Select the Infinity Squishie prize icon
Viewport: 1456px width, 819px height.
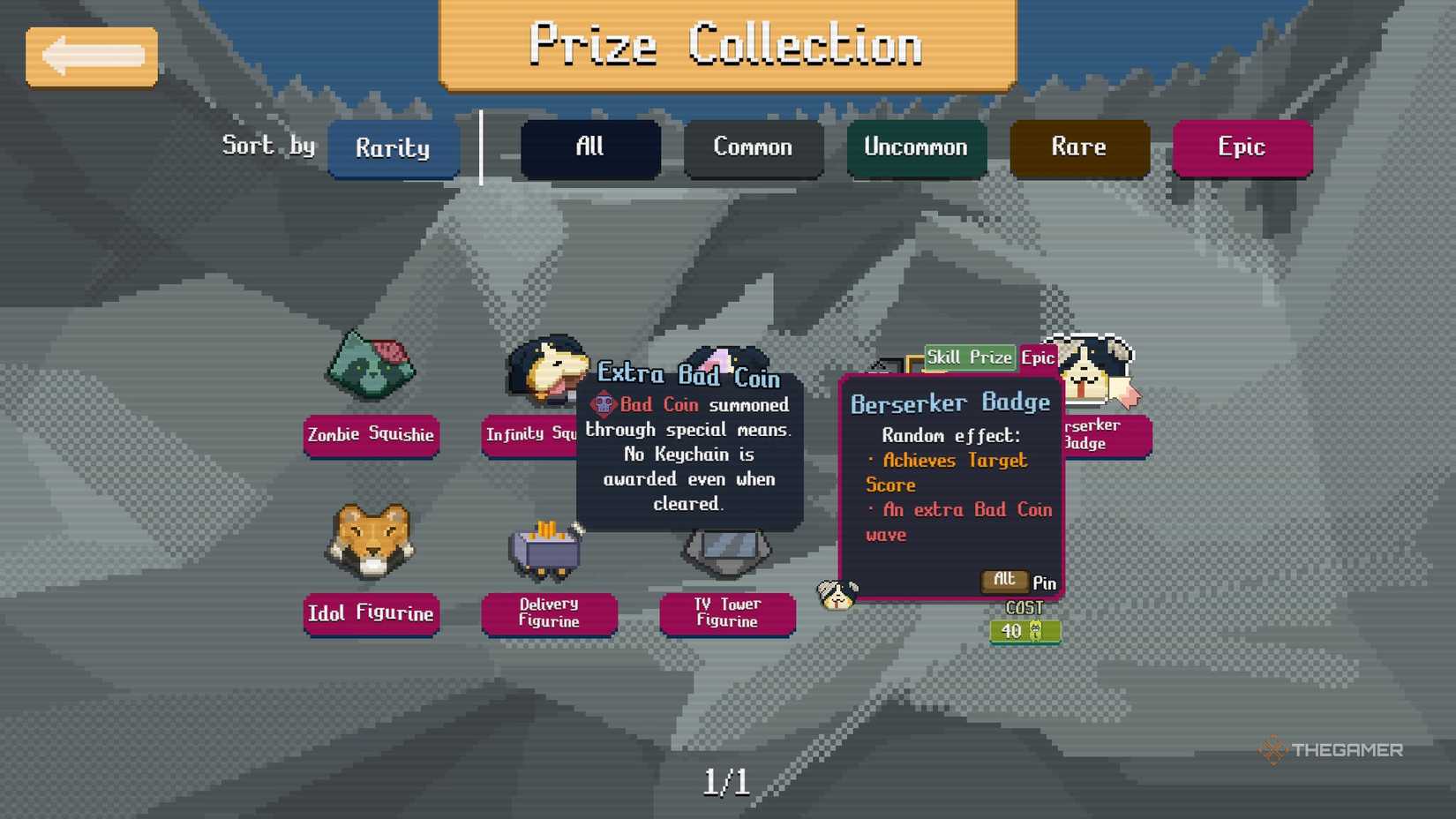coord(544,371)
